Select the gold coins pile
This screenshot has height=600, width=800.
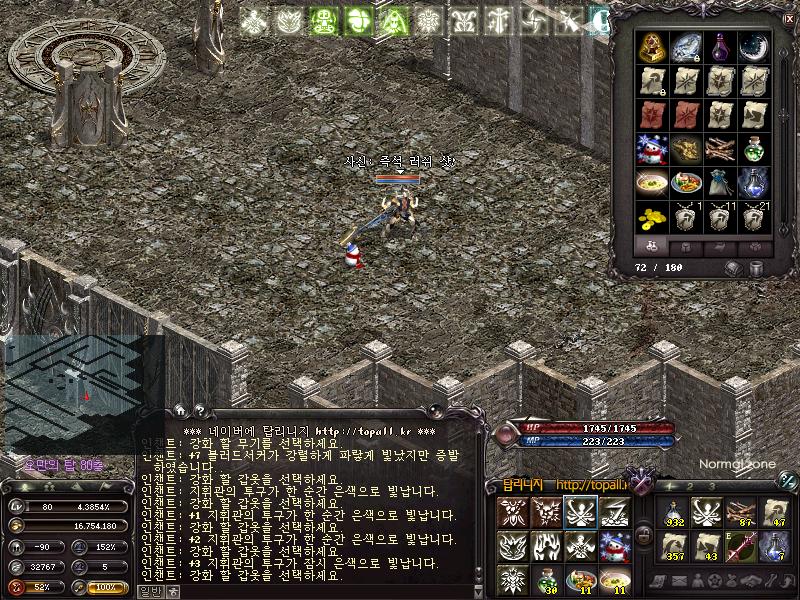click(x=654, y=217)
